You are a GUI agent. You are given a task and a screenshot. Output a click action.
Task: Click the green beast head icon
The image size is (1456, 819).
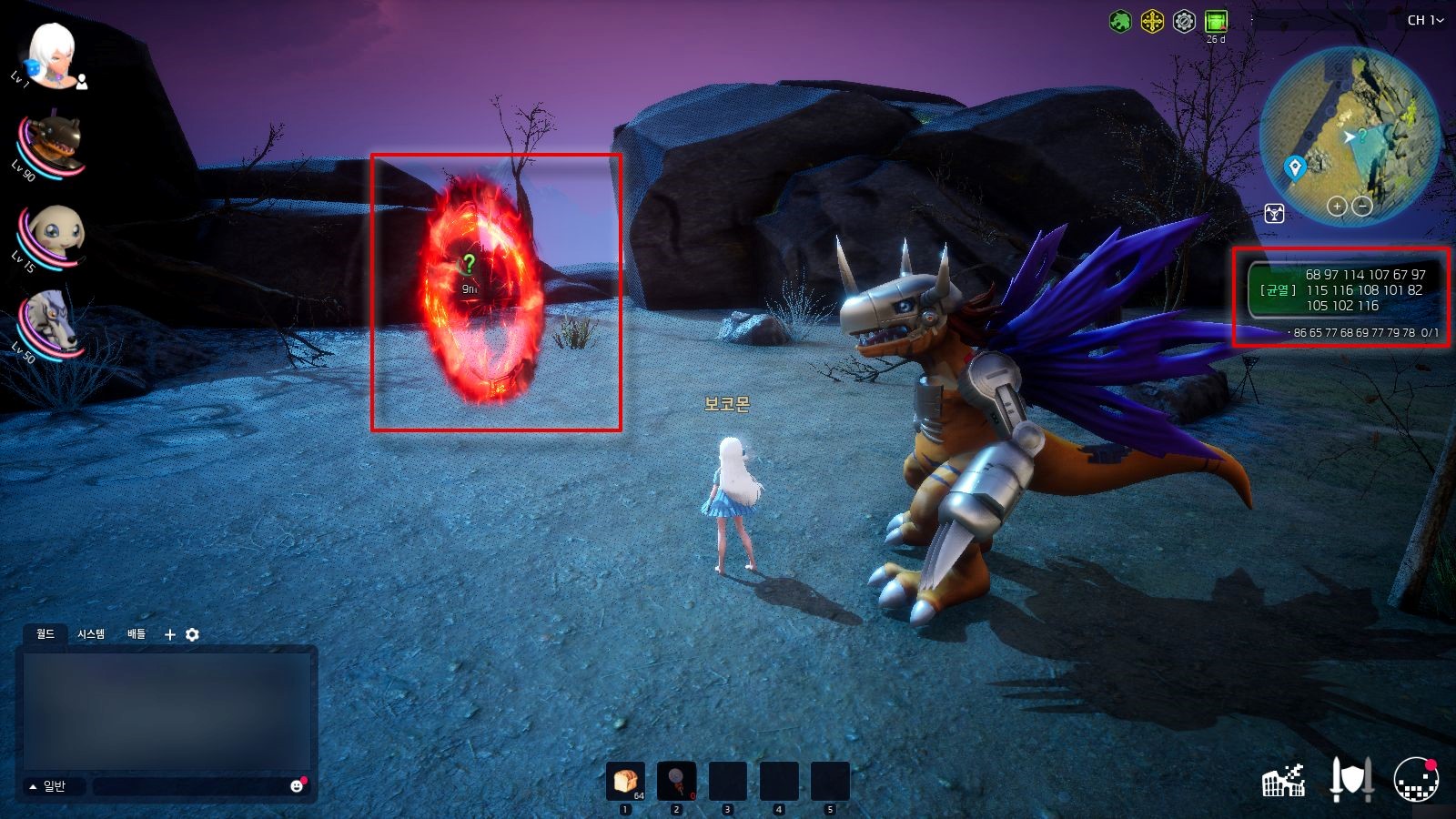(1120, 21)
